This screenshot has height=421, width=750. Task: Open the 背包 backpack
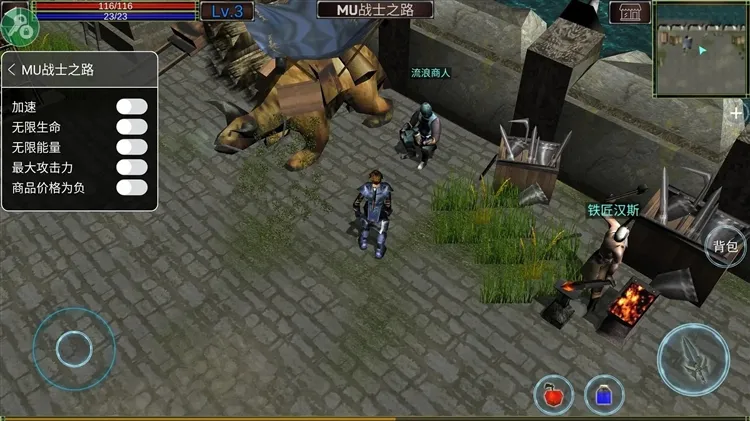pos(726,247)
